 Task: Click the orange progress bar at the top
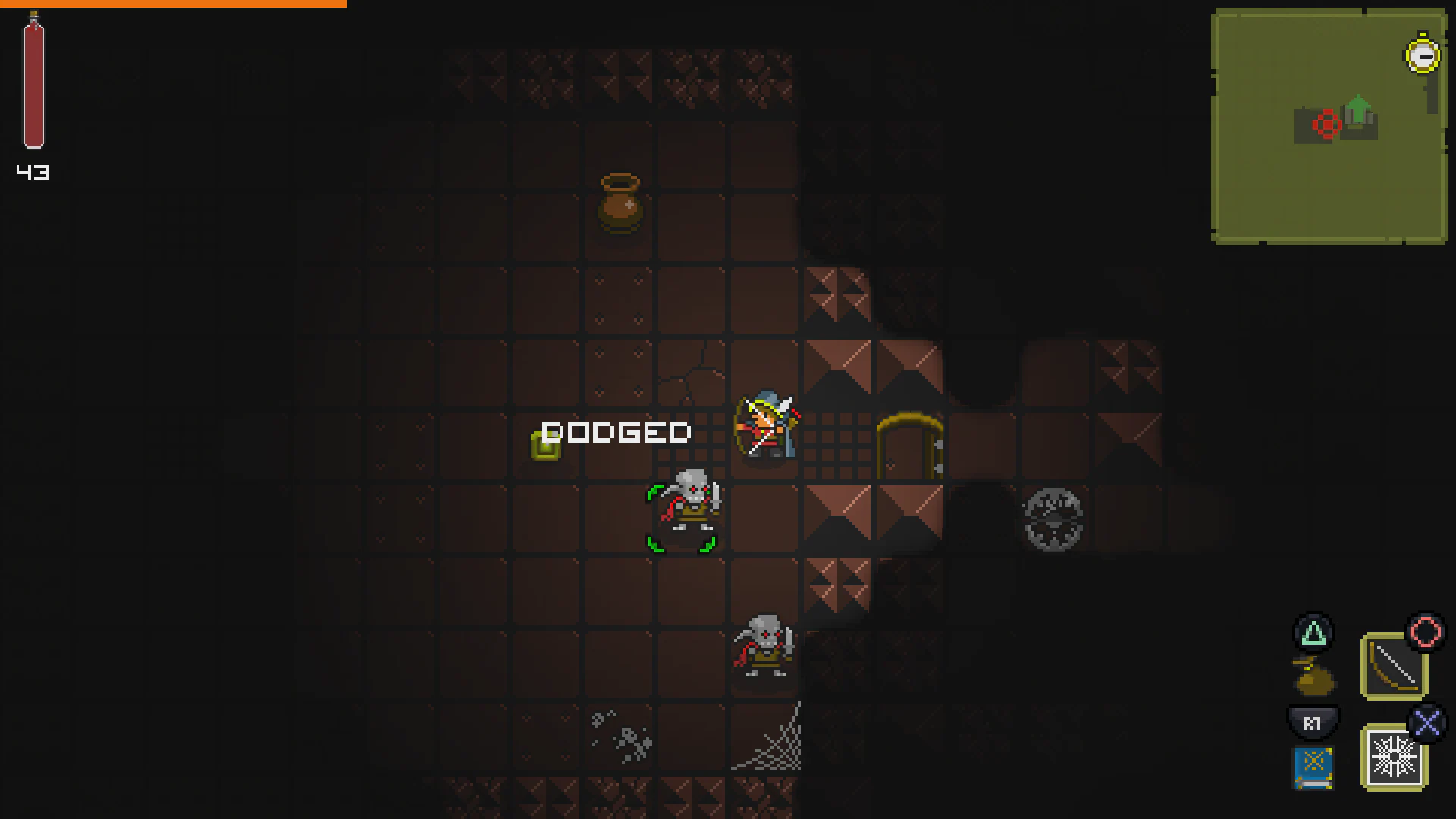pos(172,3)
